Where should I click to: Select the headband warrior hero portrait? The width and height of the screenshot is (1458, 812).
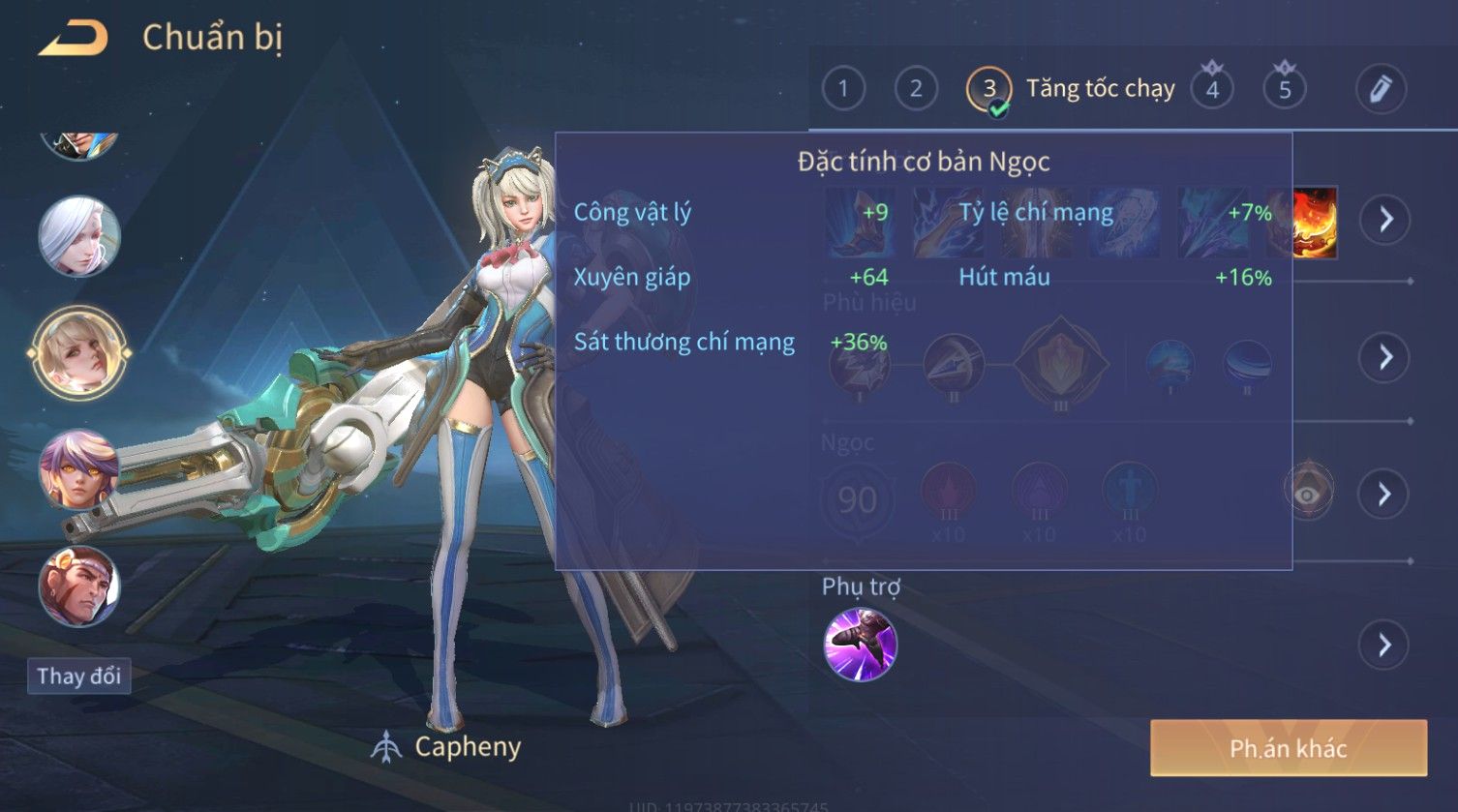pos(79,586)
